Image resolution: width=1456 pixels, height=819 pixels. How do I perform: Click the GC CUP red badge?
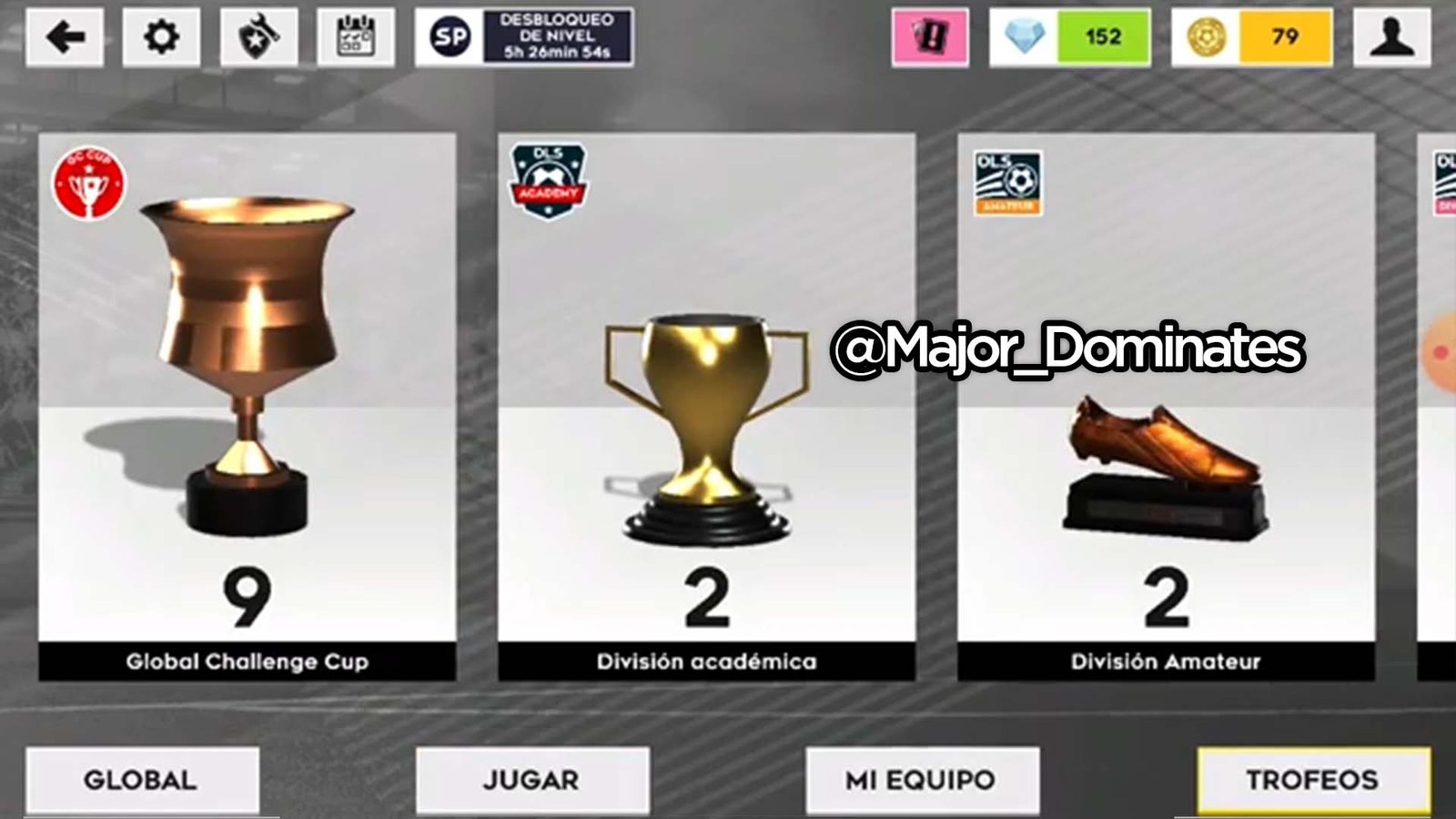pos(91,182)
